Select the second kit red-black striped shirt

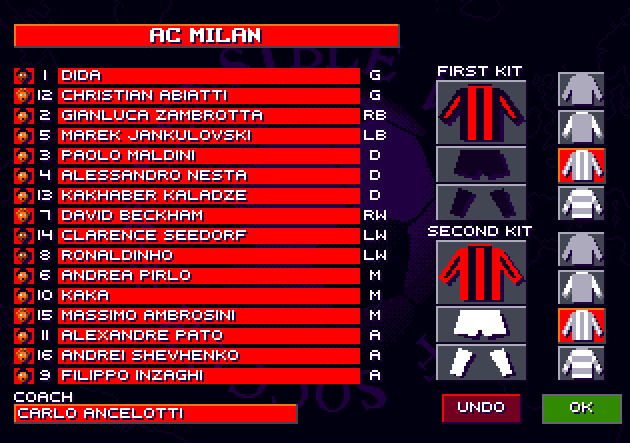pyautogui.click(x=481, y=271)
